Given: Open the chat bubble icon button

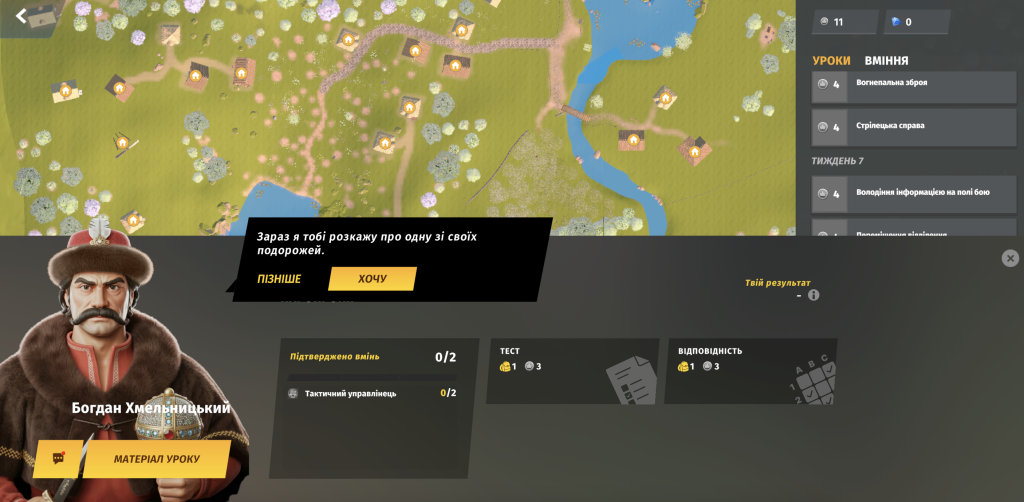Looking at the screenshot, I should point(58,459).
